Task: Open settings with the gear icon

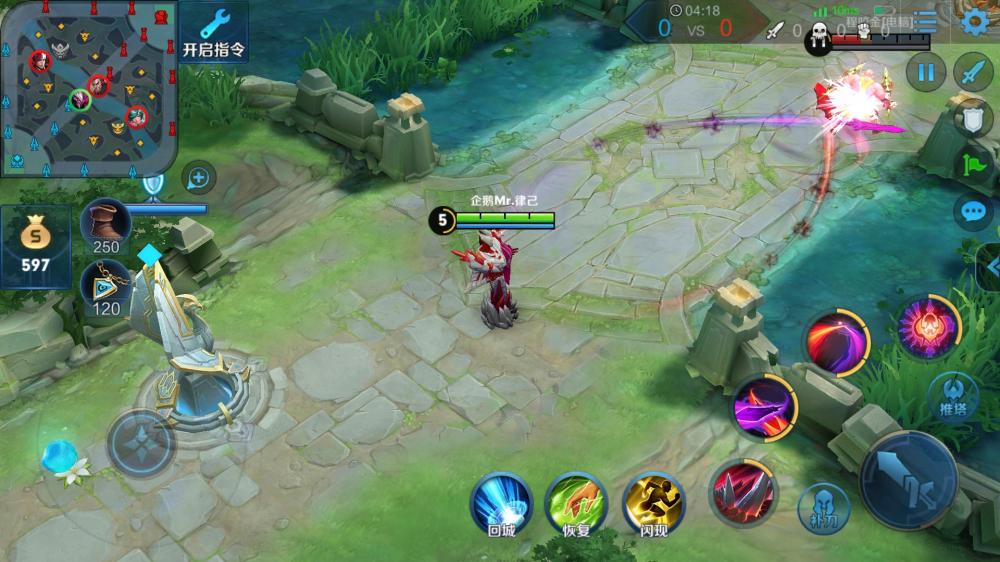Action: click(972, 22)
